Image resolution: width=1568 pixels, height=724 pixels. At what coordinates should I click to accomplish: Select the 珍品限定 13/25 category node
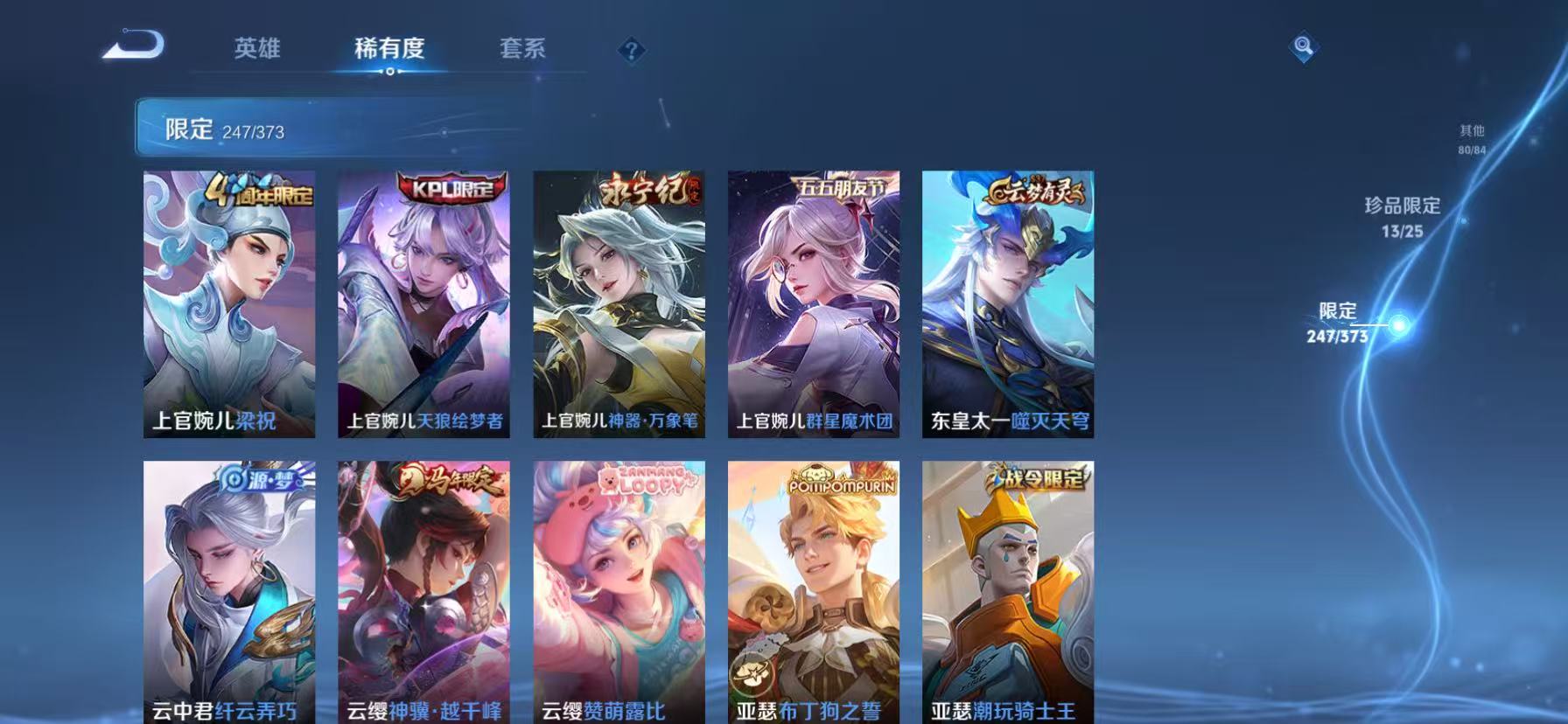click(1401, 215)
